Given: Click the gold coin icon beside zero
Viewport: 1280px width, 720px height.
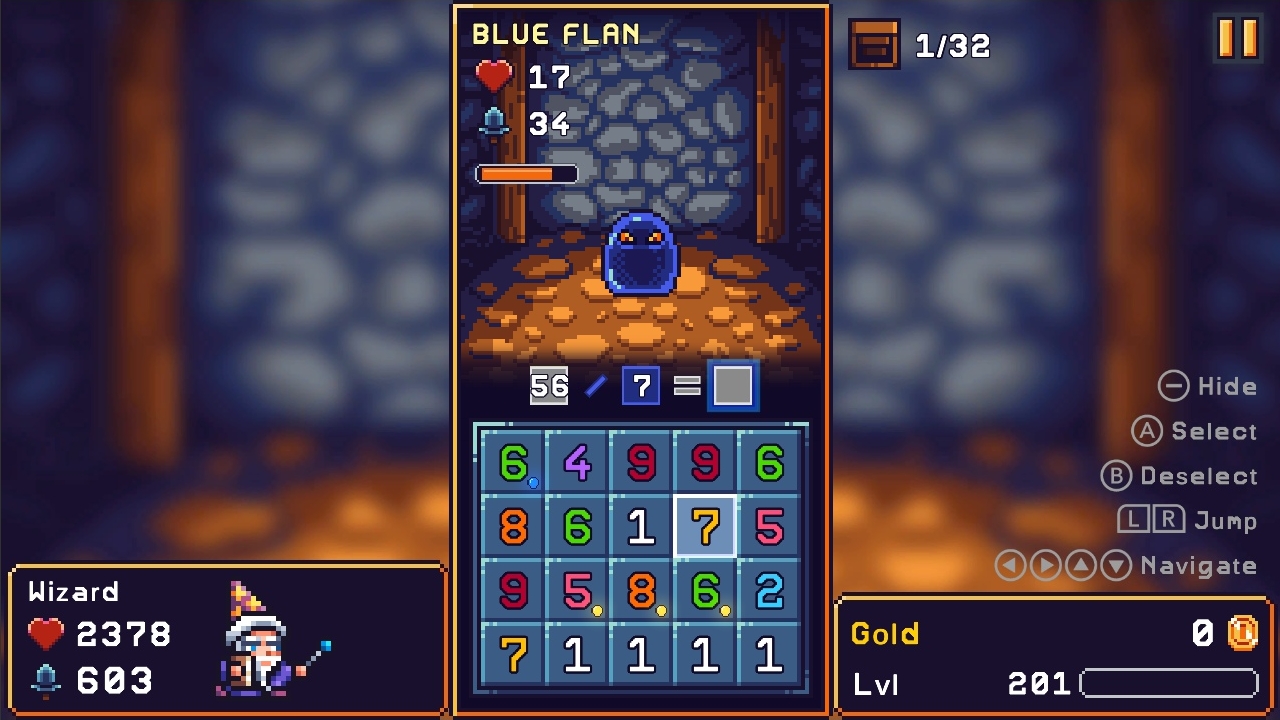Looking at the screenshot, I should [x=1243, y=634].
